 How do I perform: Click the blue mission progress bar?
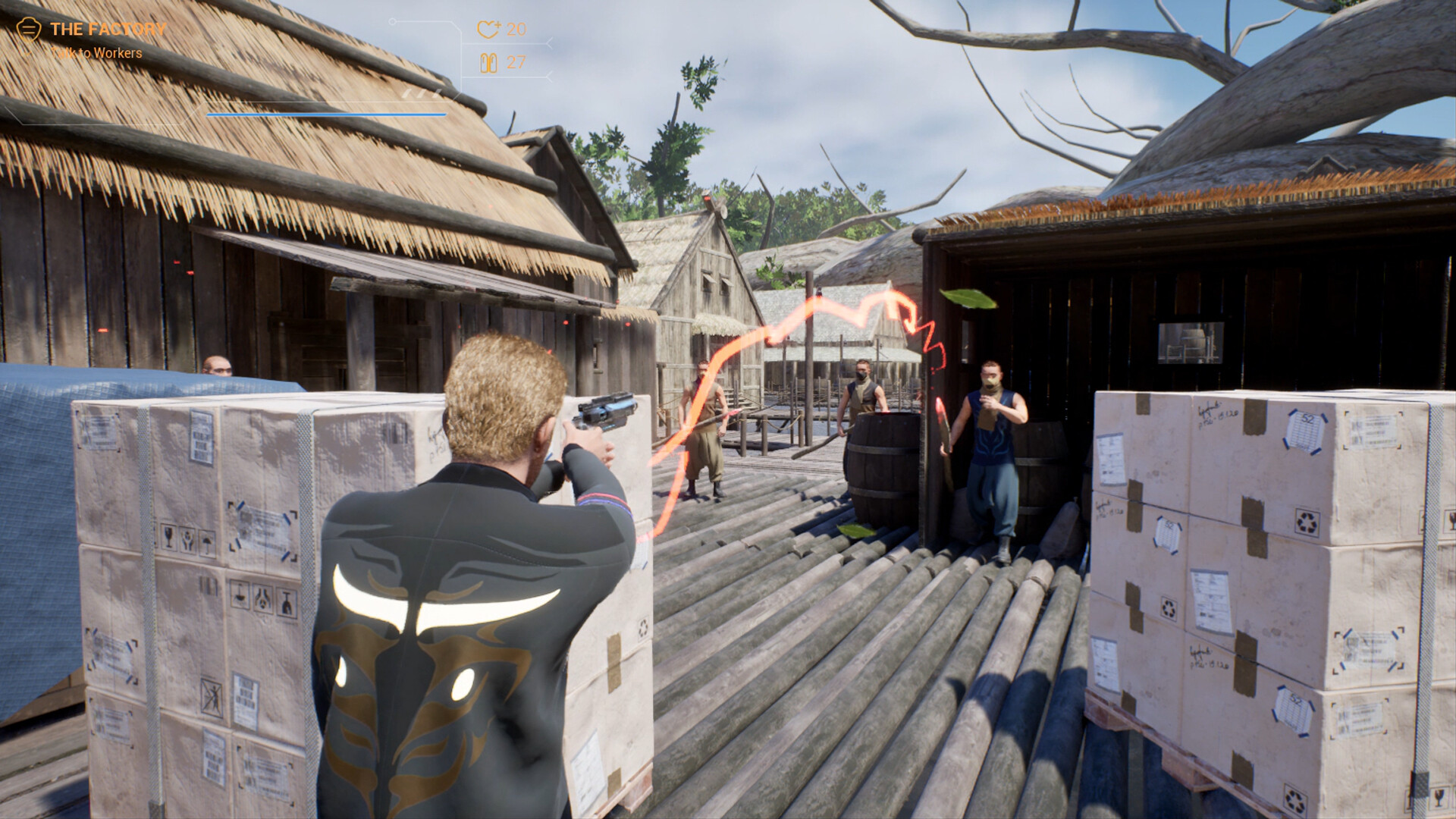tap(325, 114)
